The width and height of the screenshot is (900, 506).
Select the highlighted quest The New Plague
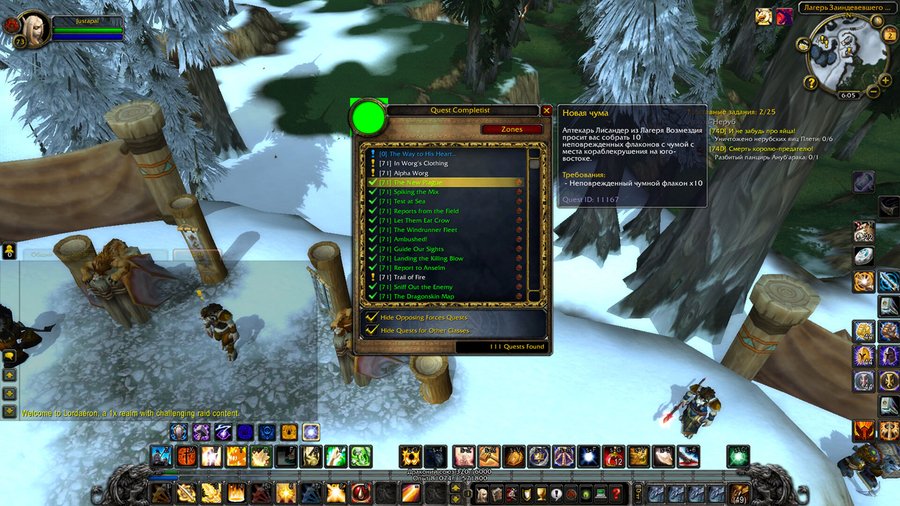pos(420,183)
